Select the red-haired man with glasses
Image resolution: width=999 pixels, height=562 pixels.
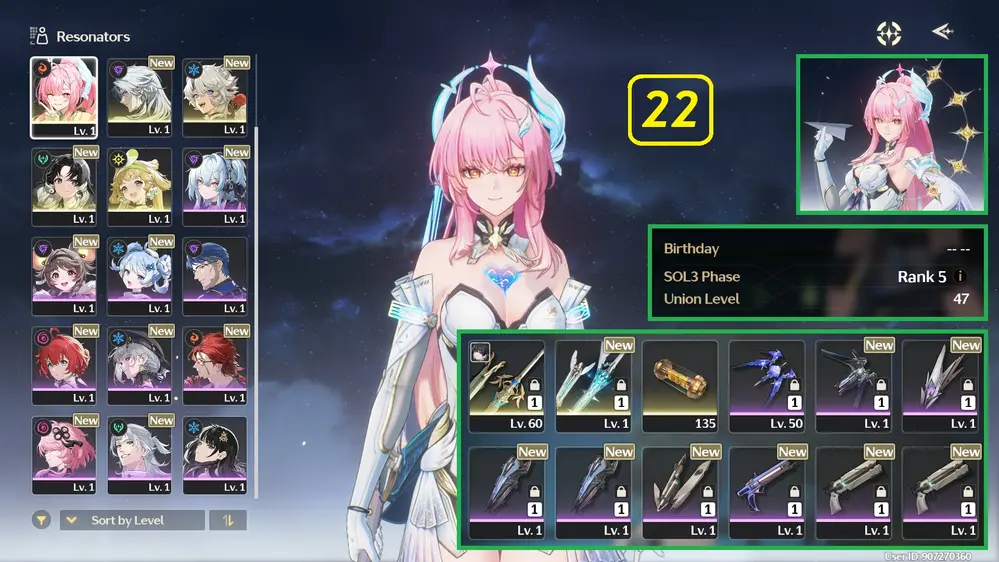(214, 365)
